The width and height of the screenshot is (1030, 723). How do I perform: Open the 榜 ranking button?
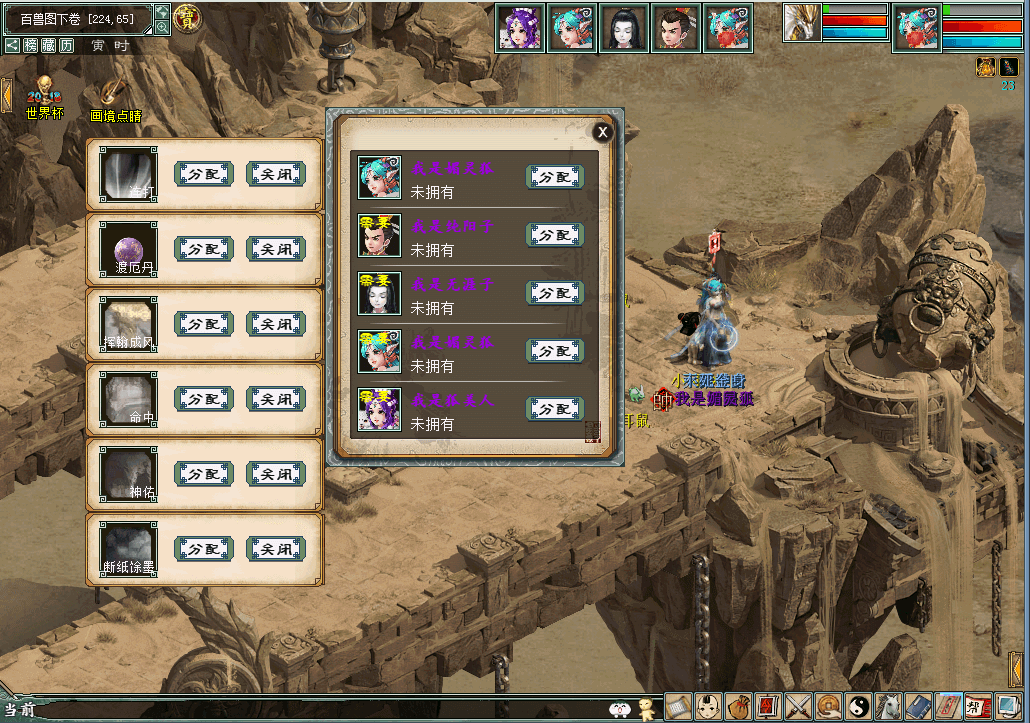point(31,45)
